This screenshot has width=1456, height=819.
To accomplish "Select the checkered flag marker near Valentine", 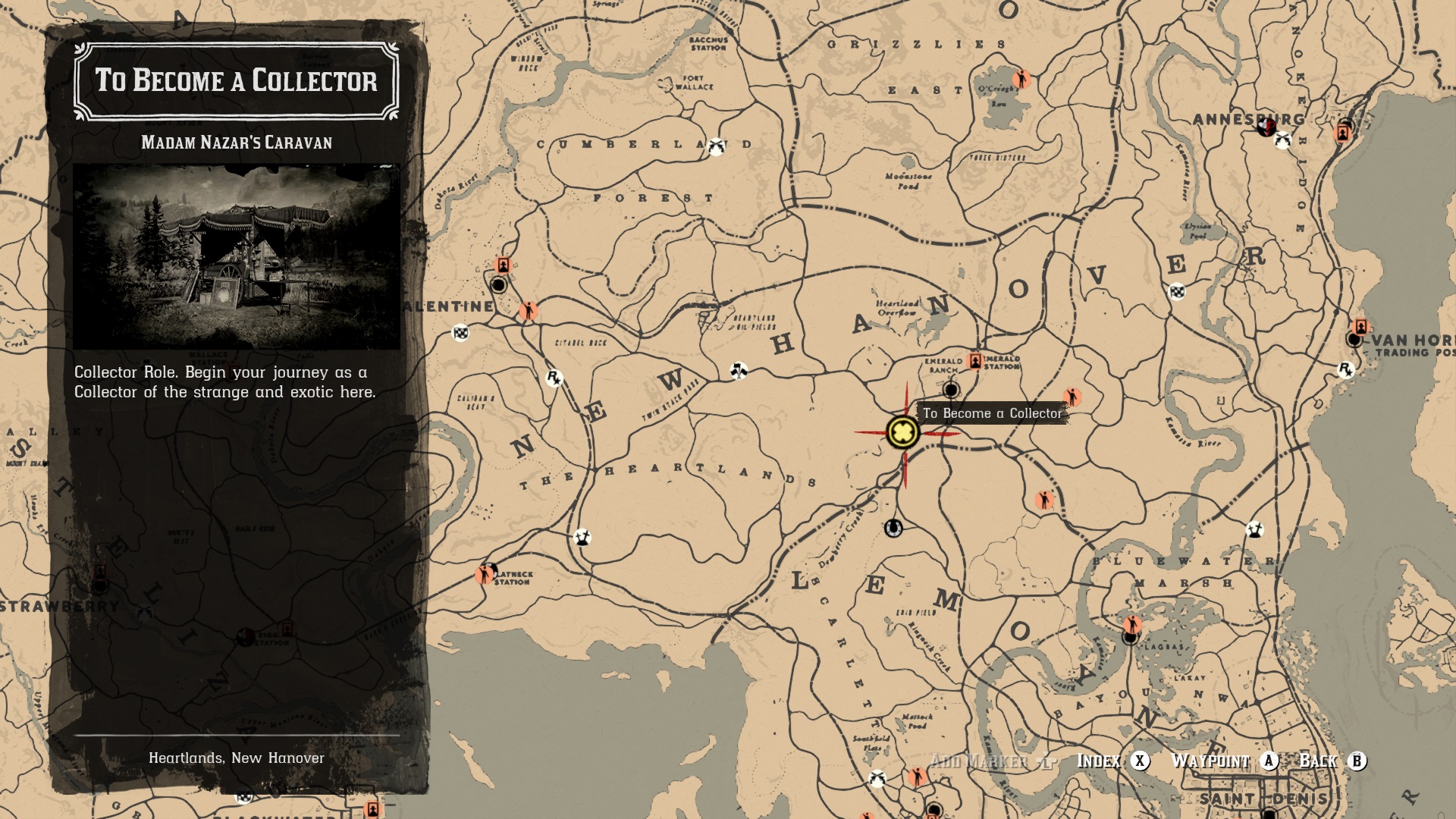I will (x=460, y=332).
